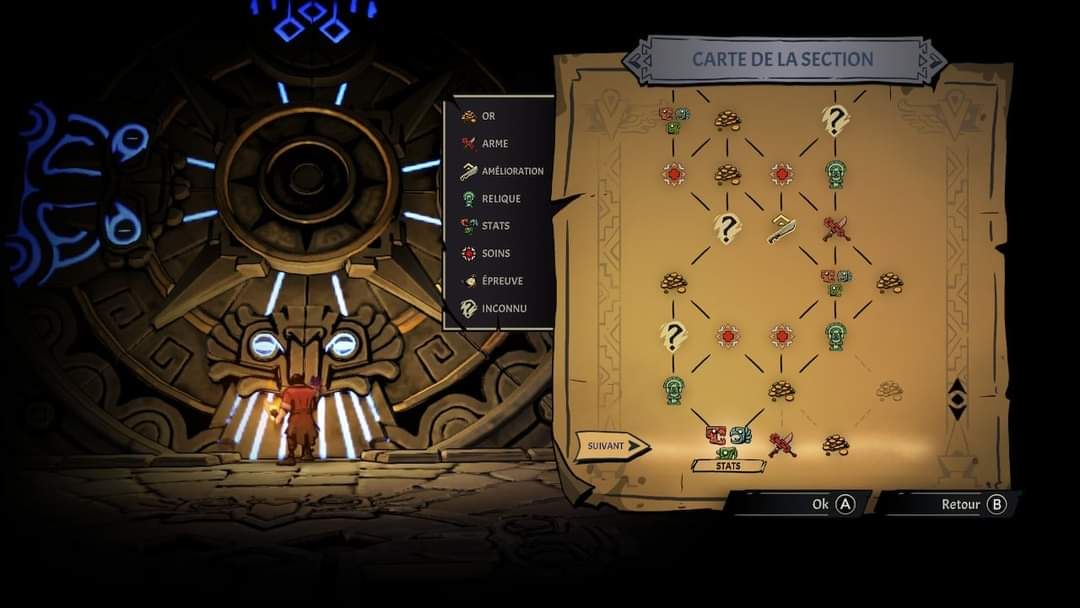Pick the gold node in the Suivant row
This screenshot has width=1080, height=608.
[x=835, y=443]
